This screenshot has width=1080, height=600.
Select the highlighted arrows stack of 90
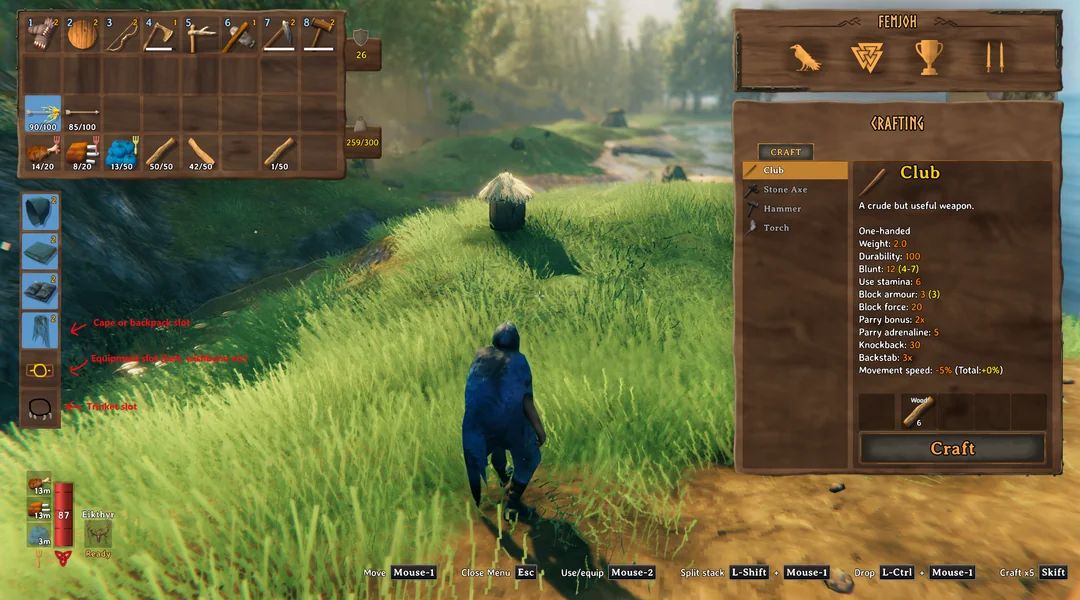[x=42, y=114]
